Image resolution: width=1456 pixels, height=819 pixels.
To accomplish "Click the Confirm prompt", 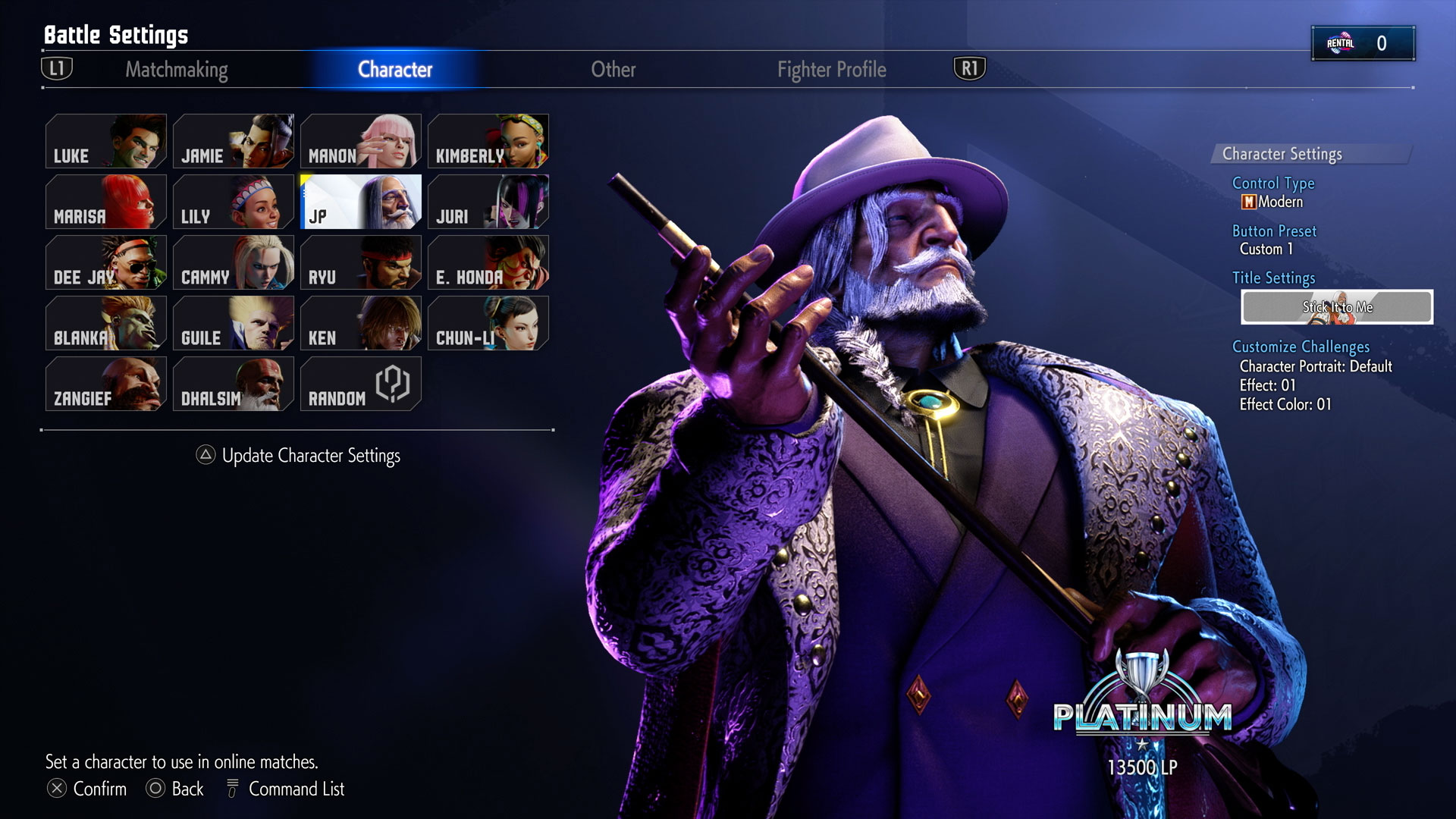I will (89, 789).
